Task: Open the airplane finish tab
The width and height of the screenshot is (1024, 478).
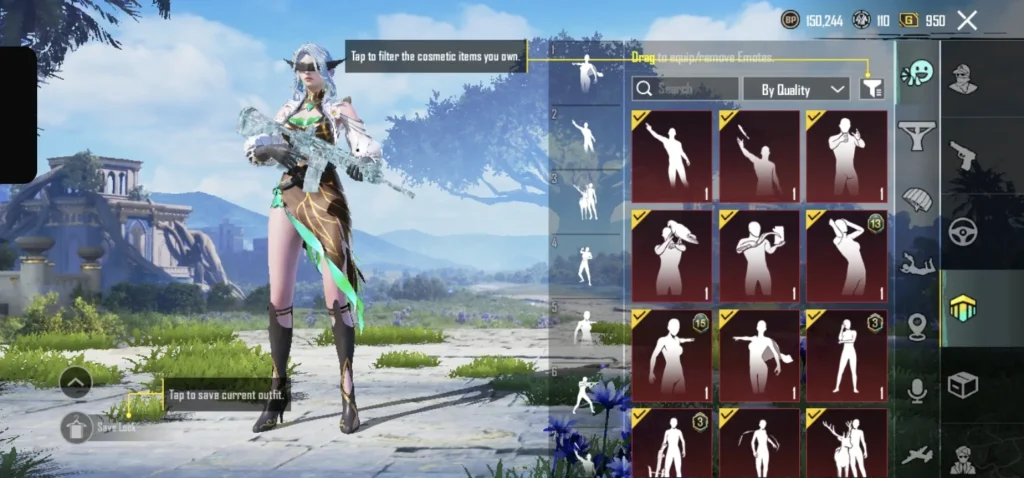Action: 916,455
